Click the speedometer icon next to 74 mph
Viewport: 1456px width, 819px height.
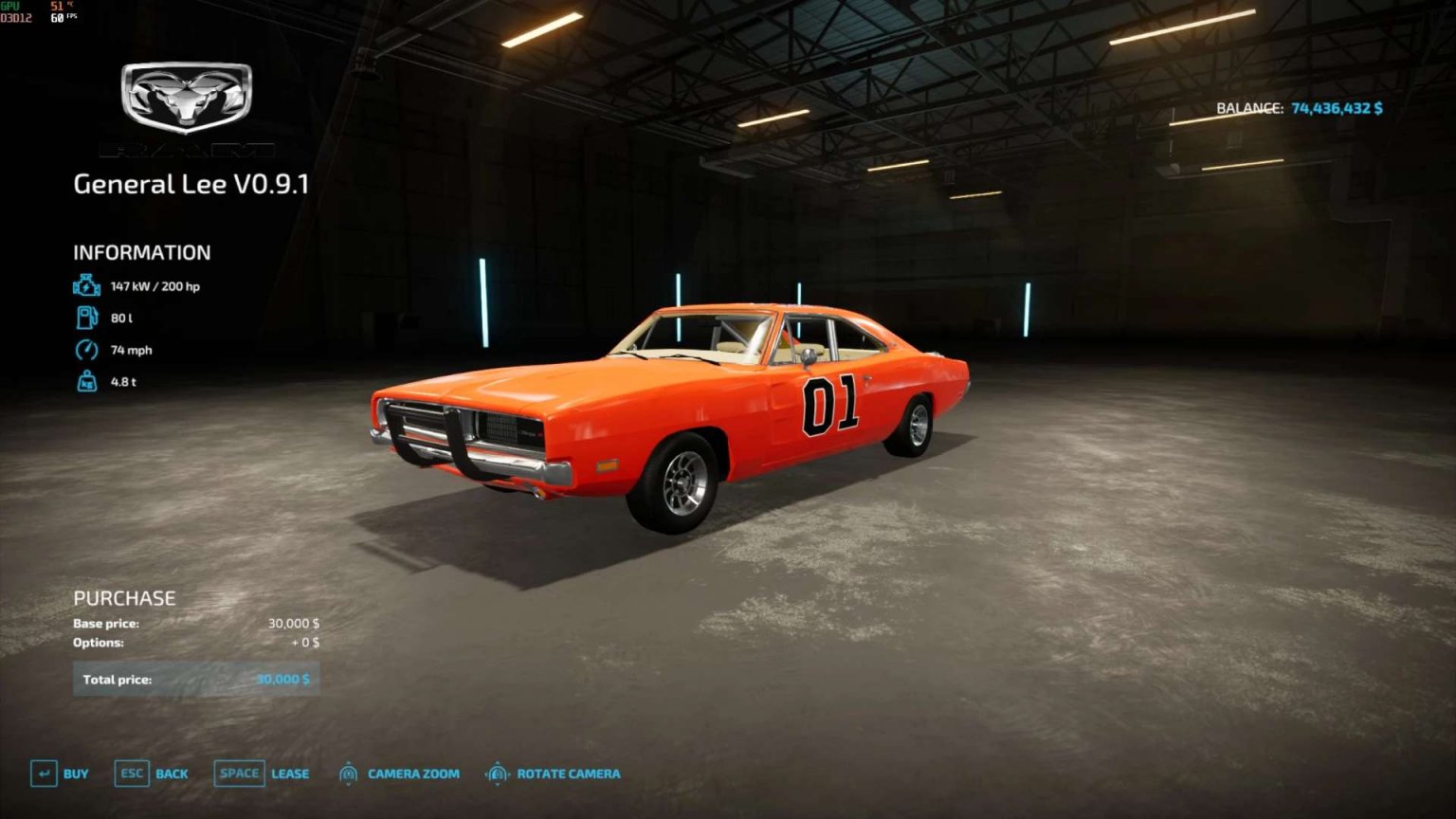(85, 350)
